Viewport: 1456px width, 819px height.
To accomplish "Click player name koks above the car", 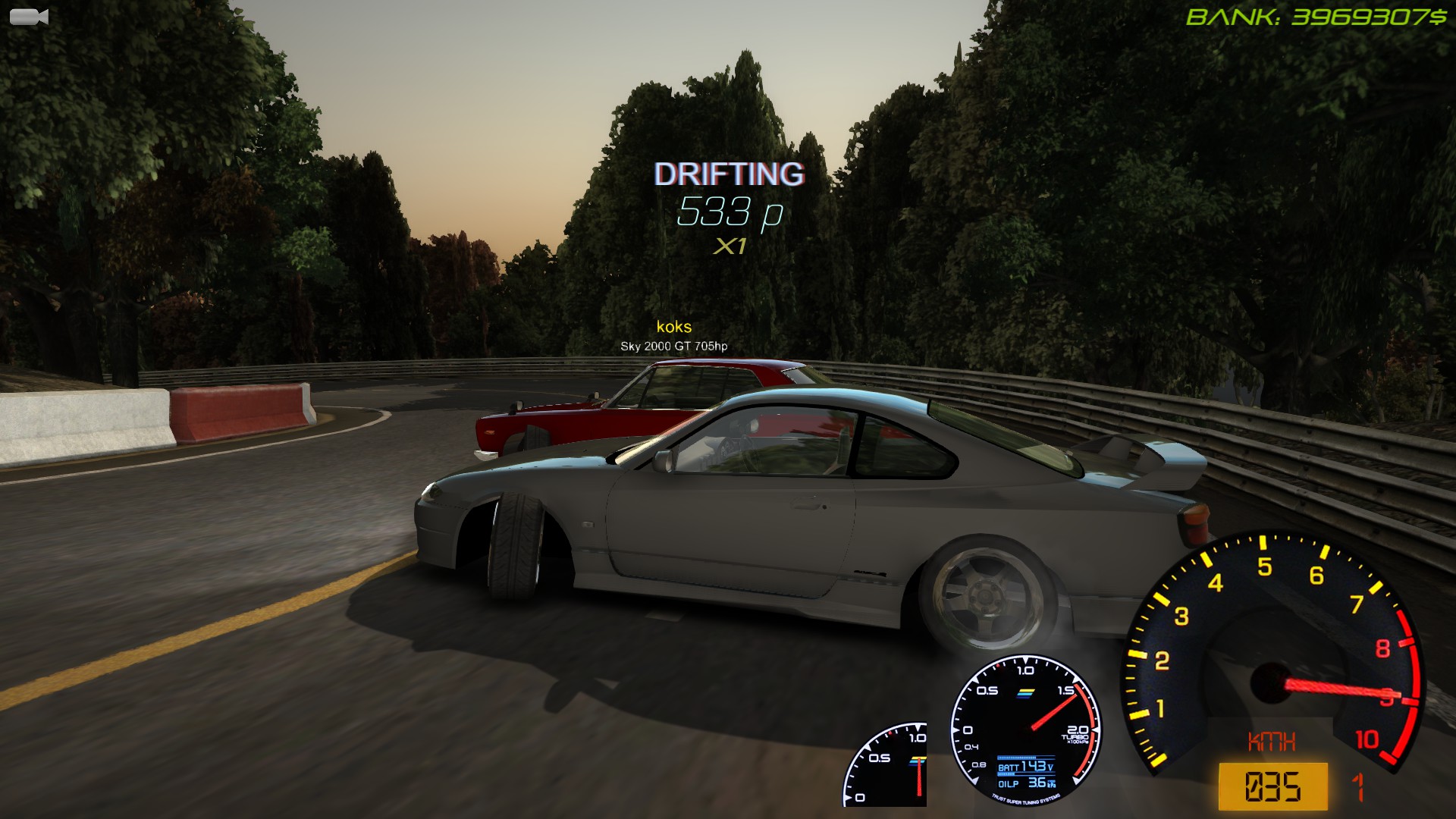I will (x=673, y=327).
